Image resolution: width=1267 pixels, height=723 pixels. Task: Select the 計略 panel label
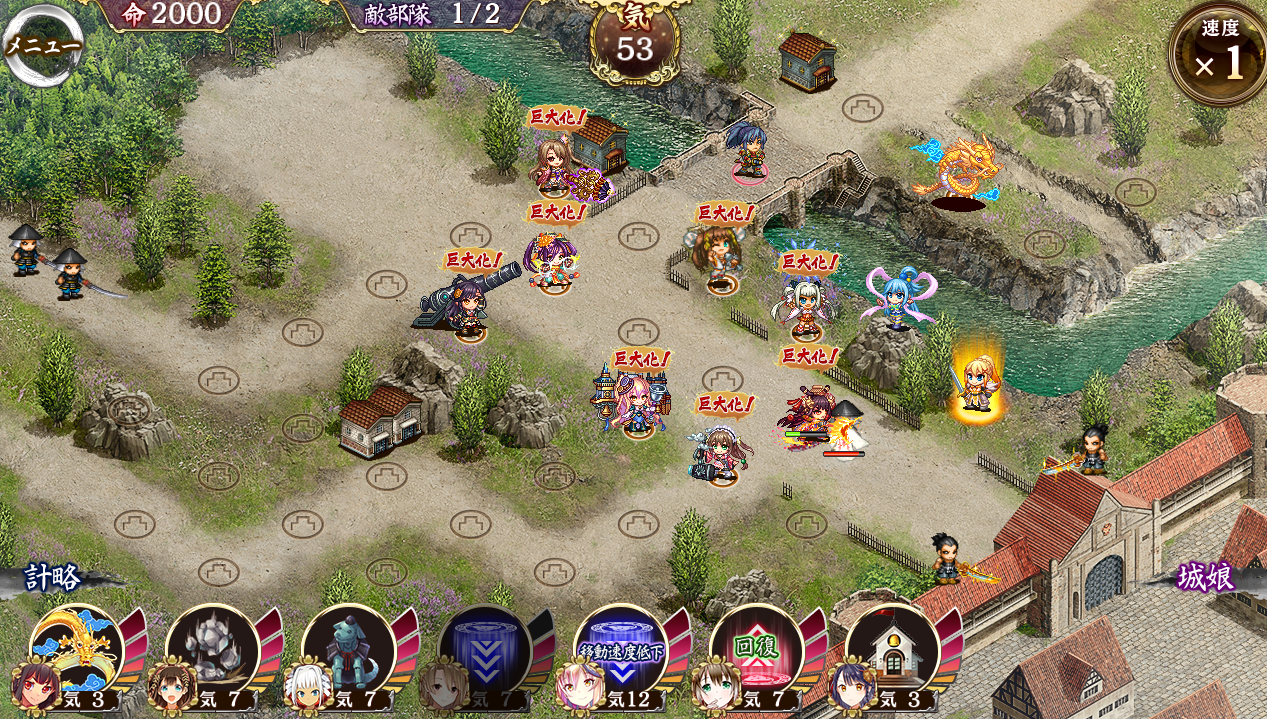[52, 578]
